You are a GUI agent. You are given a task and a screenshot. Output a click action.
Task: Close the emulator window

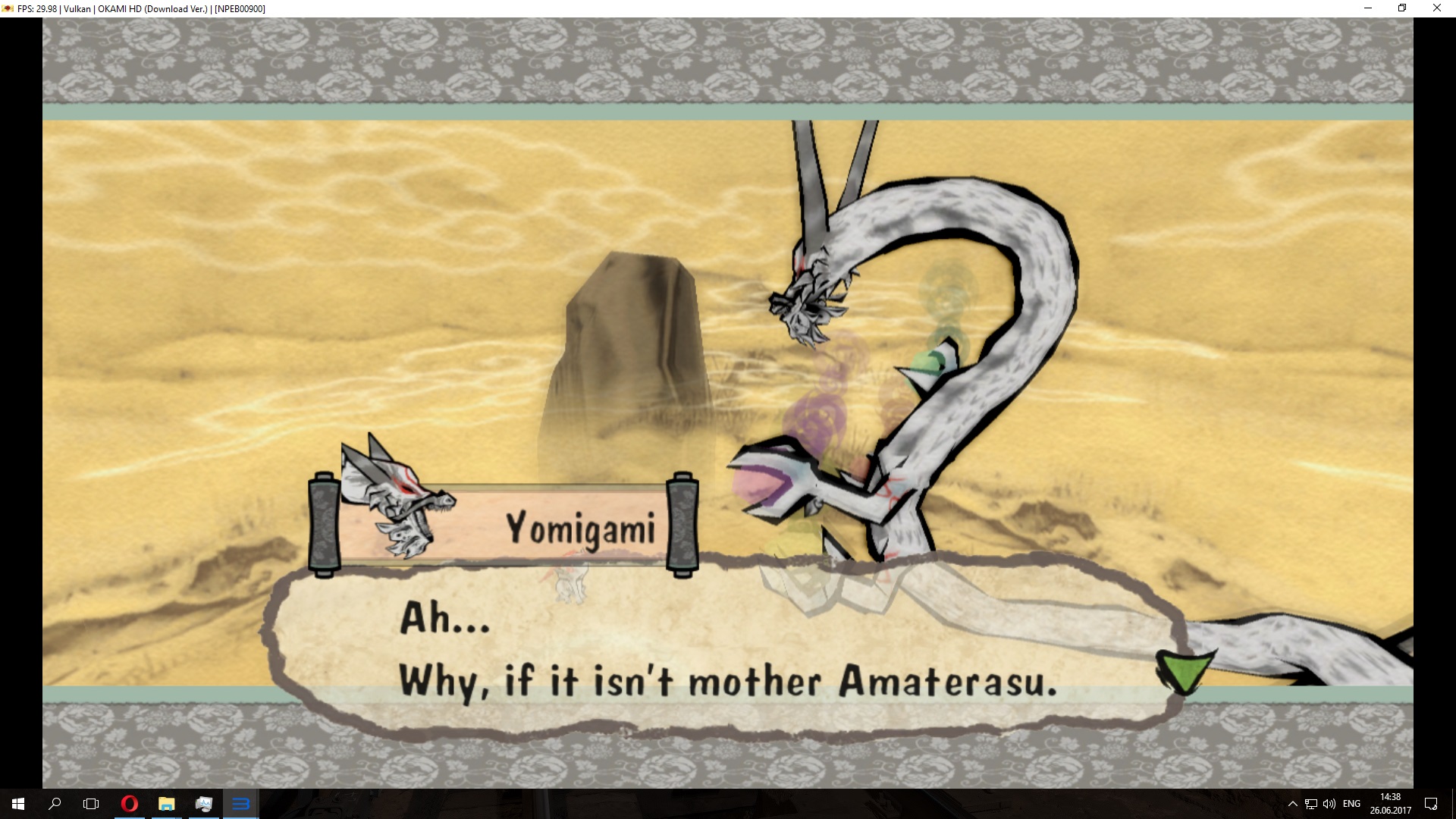1436,8
